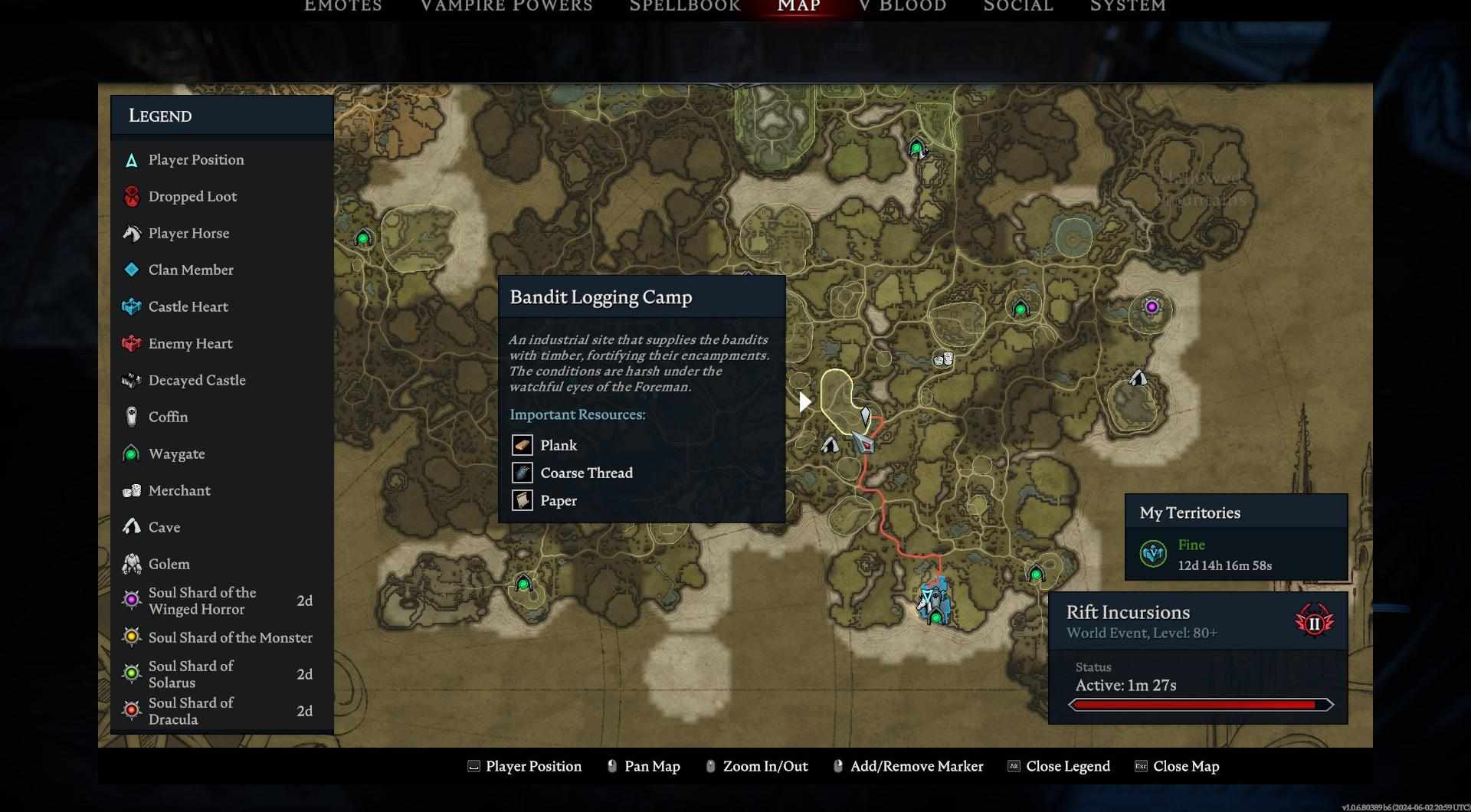Select Soul Shard of Dracula legend entry

[191, 711]
